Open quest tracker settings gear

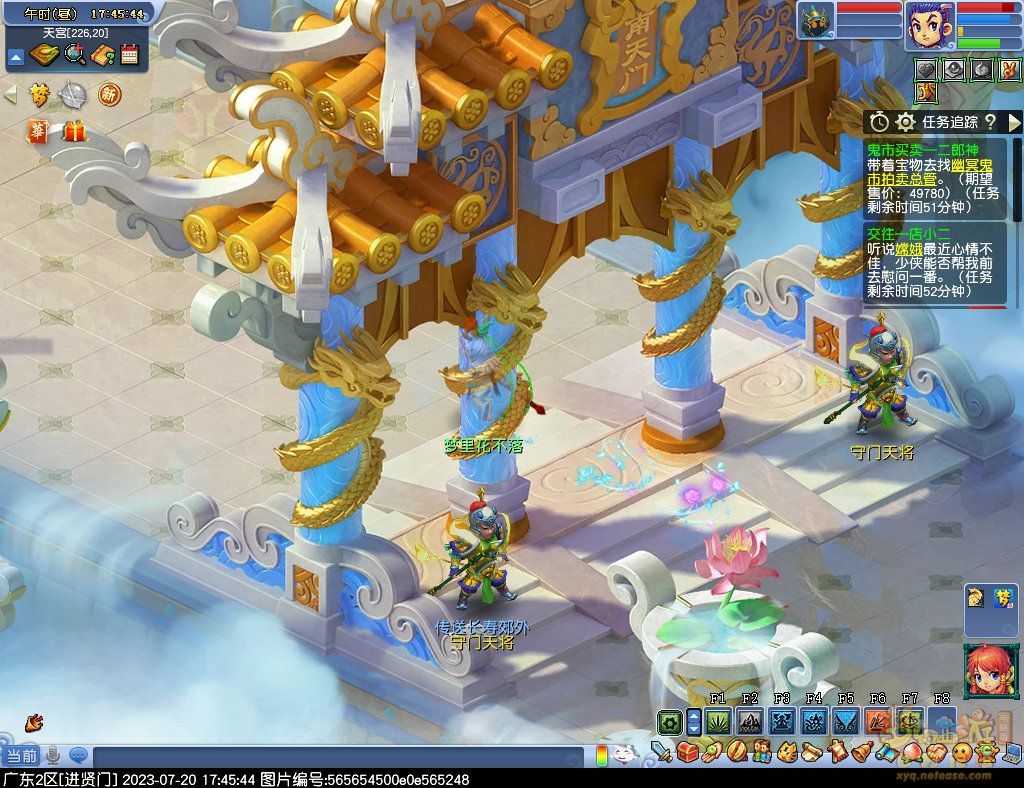click(905, 122)
